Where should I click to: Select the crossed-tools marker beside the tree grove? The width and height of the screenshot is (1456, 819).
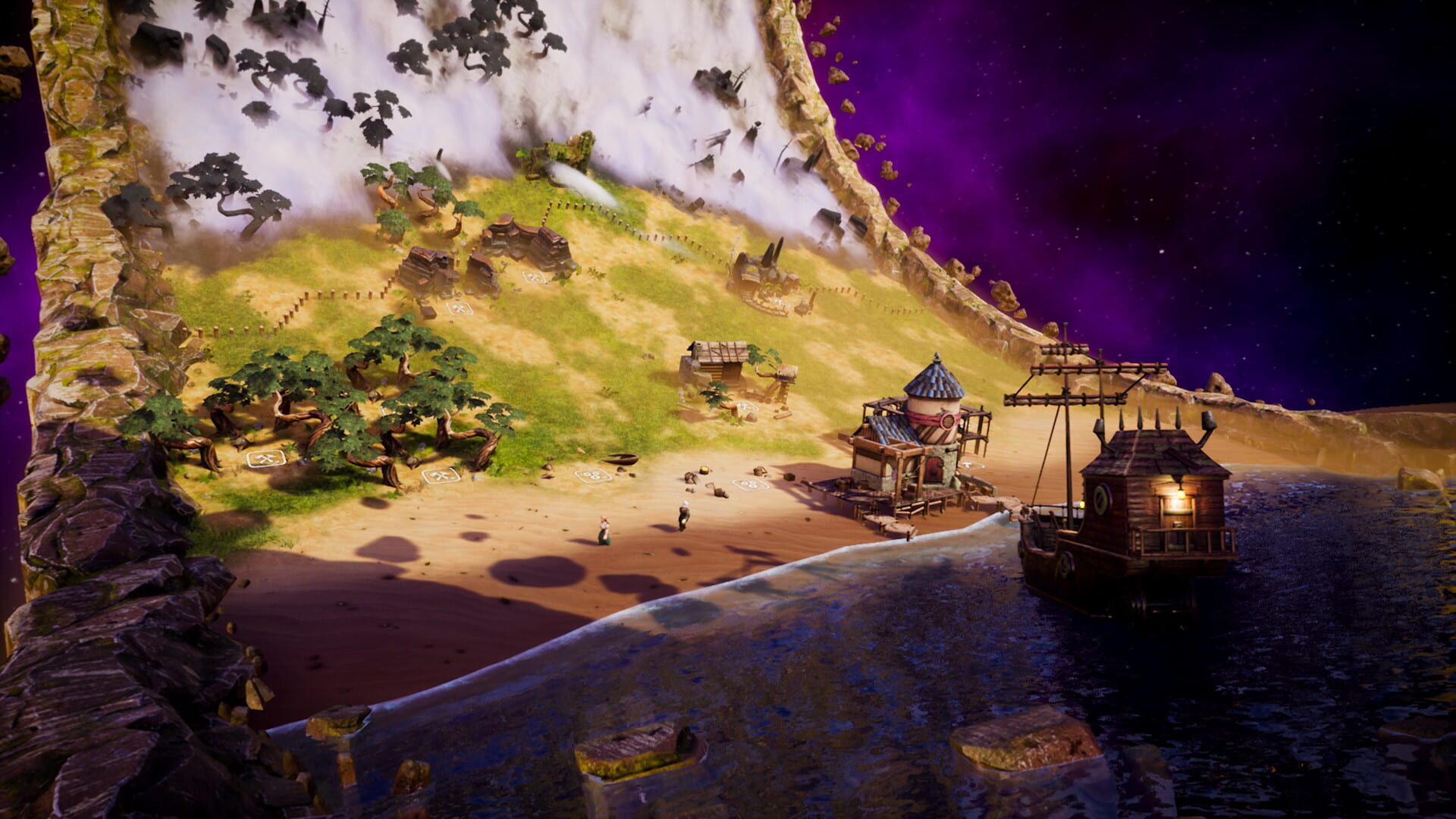click(441, 476)
